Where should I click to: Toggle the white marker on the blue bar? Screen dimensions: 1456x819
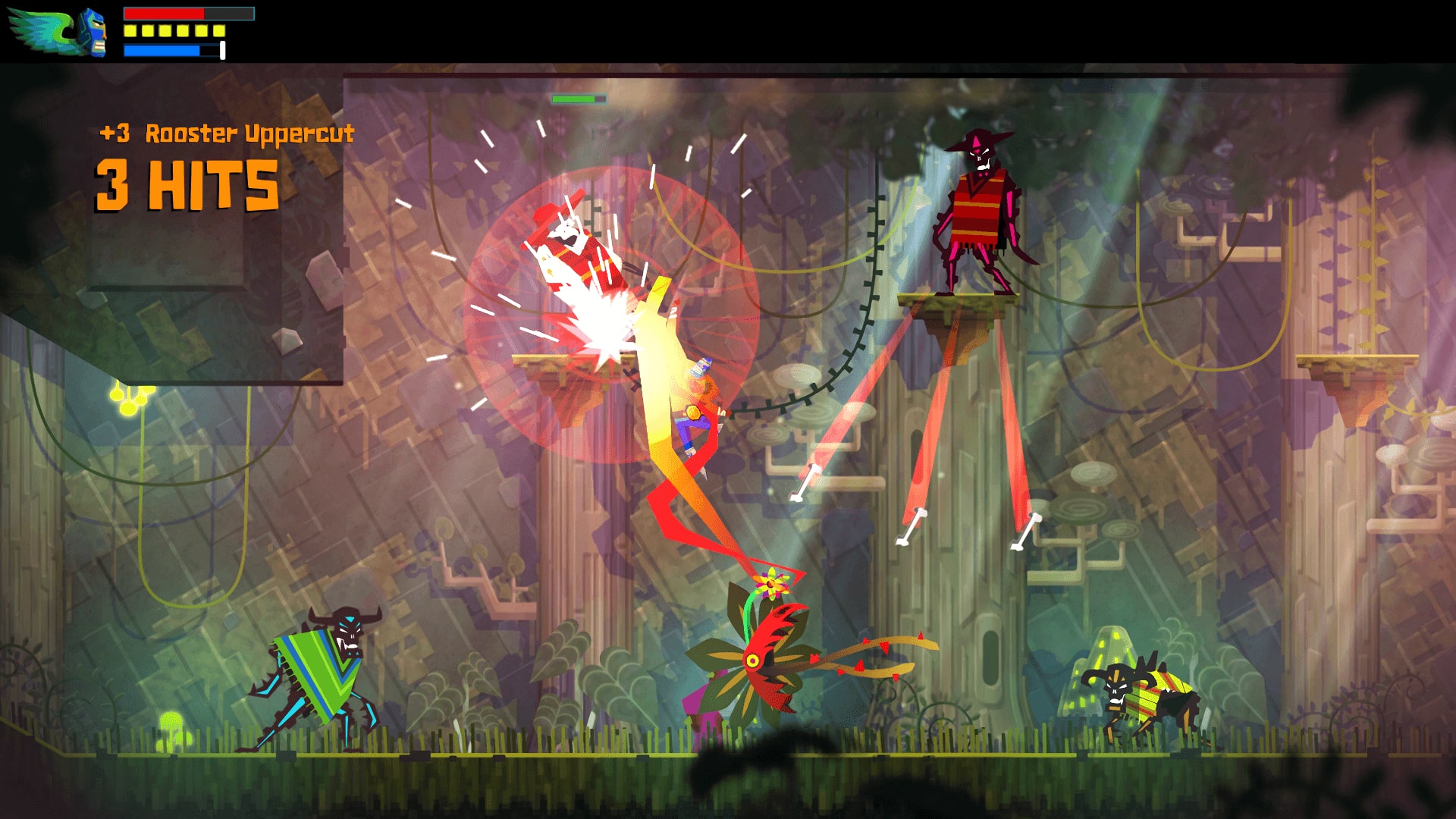pos(221,50)
